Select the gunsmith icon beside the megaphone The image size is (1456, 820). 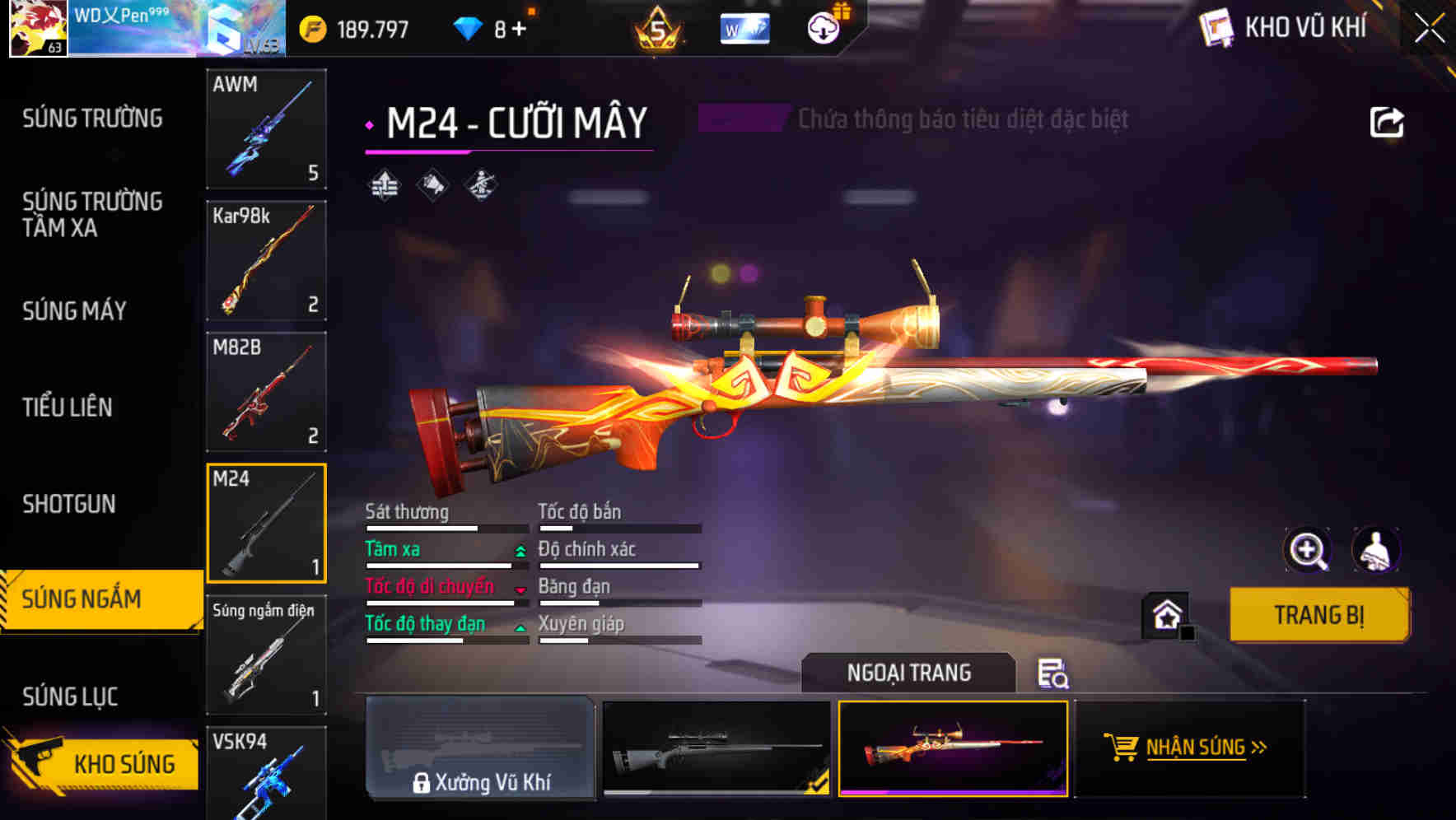pos(481,185)
